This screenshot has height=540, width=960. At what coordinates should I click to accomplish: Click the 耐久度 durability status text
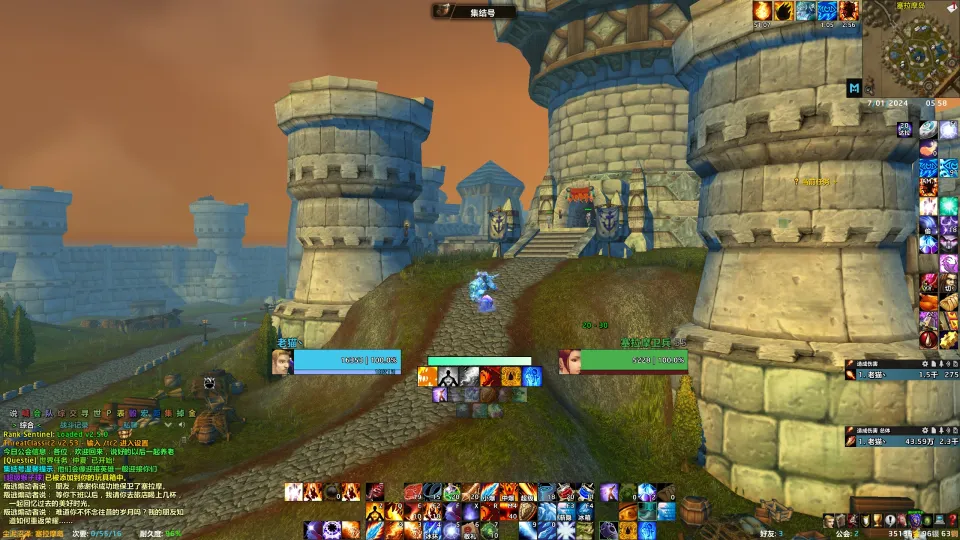[x=152, y=534]
